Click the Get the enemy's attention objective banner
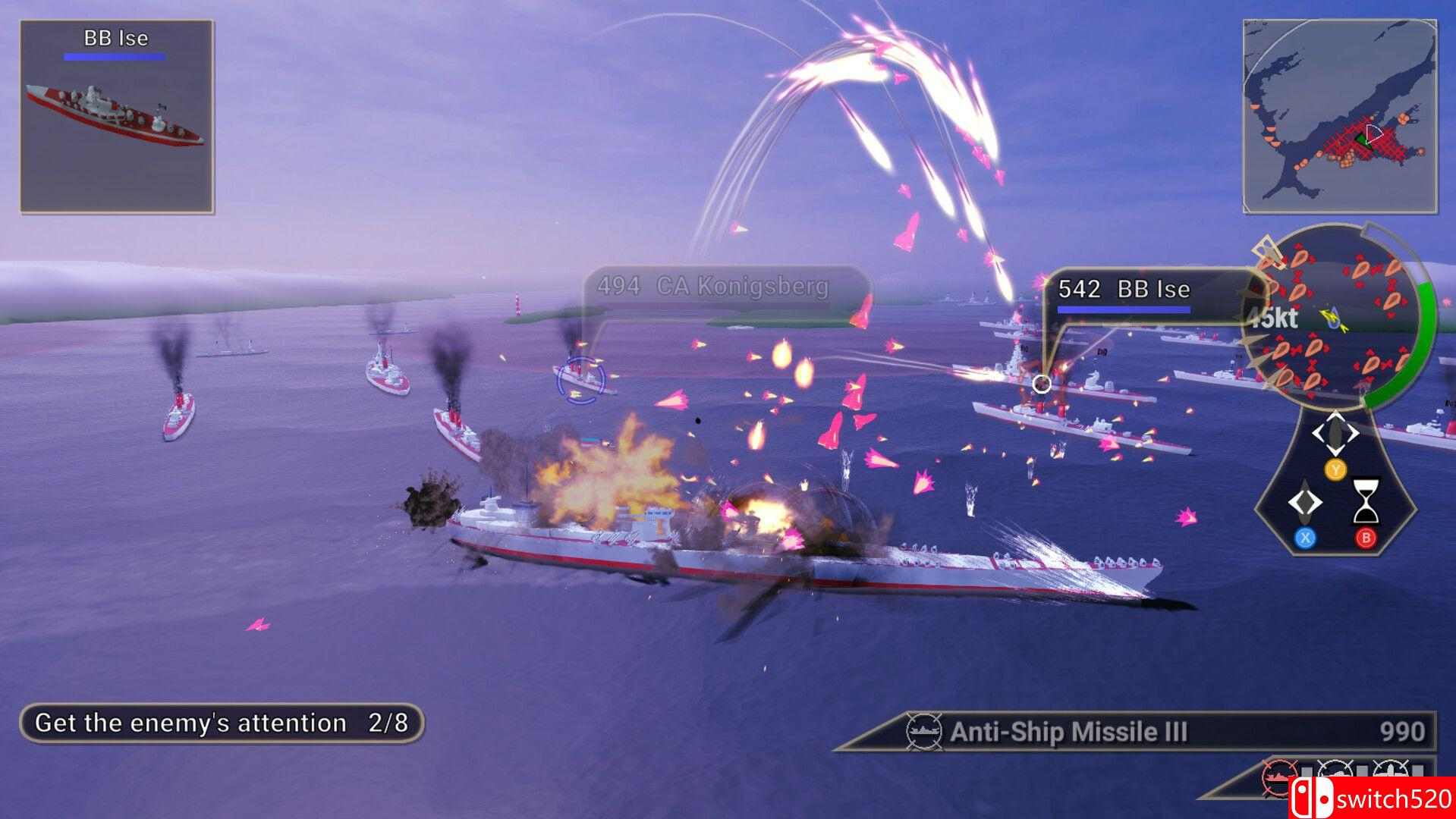Image resolution: width=1456 pixels, height=819 pixels. pyautogui.click(x=224, y=722)
